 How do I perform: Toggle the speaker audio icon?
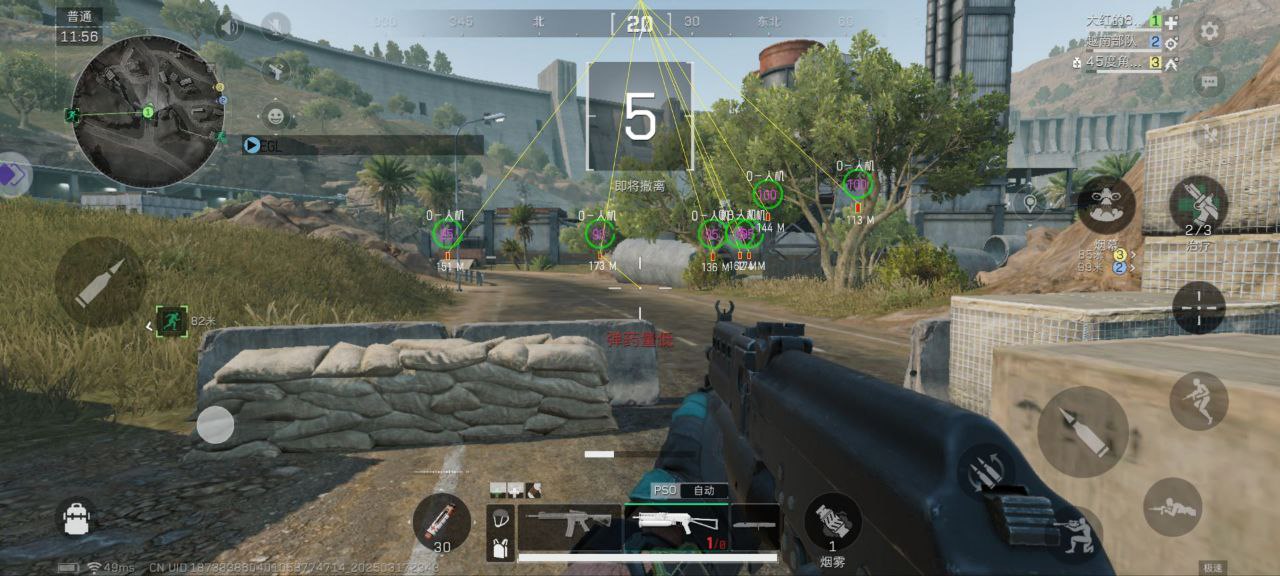coord(230,26)
